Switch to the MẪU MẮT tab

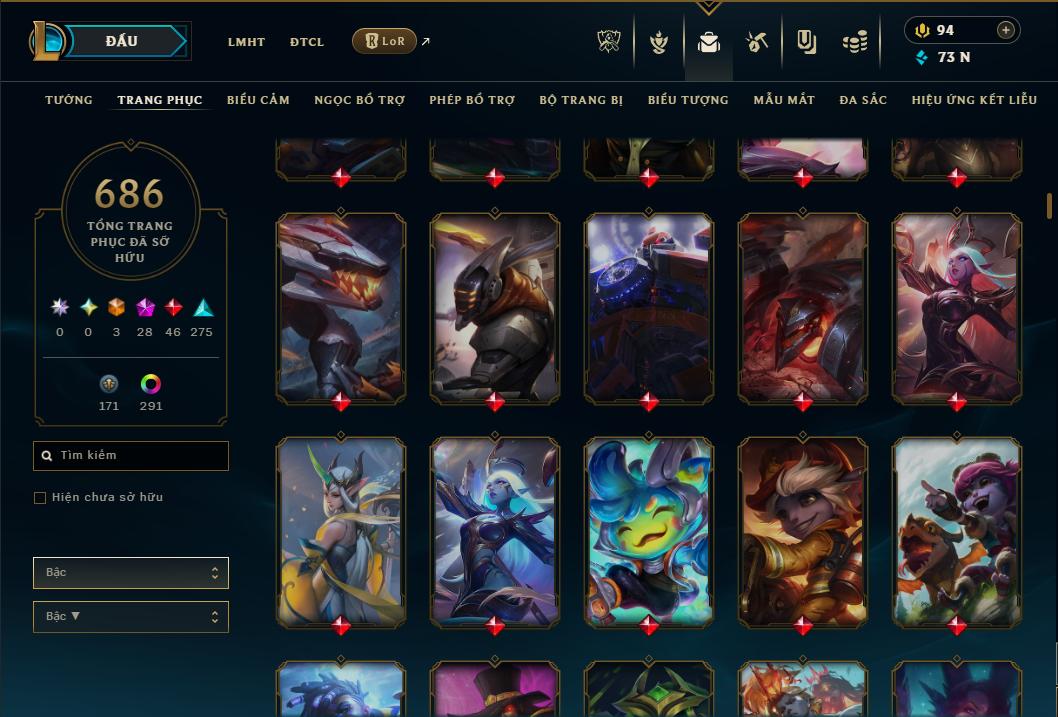(784, 100)
